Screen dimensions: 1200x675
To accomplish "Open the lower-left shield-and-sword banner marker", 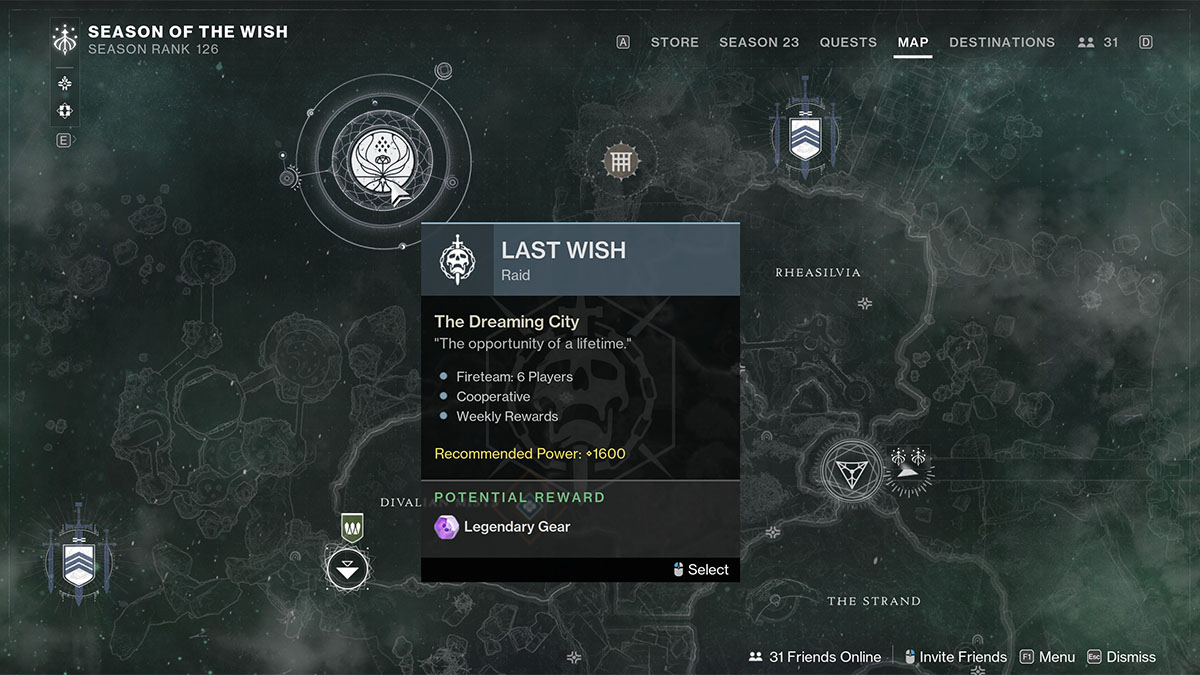I will pos(77,558).
